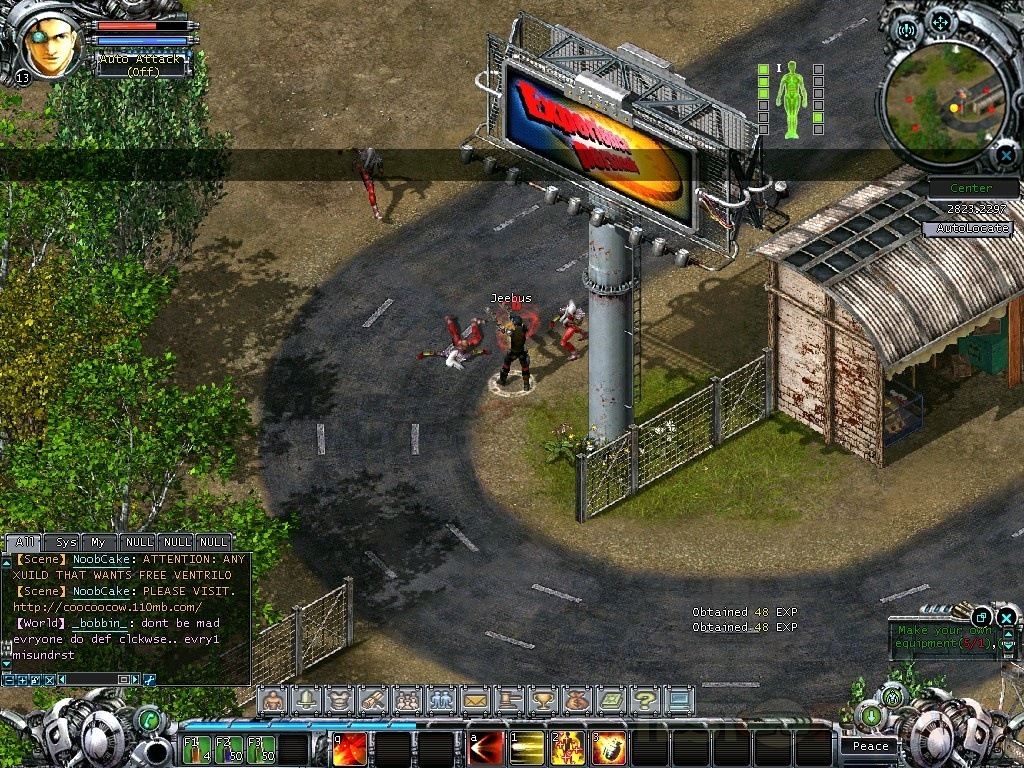Open the trophy menu
1024x768 pixels.
click(x=542, y=700)
